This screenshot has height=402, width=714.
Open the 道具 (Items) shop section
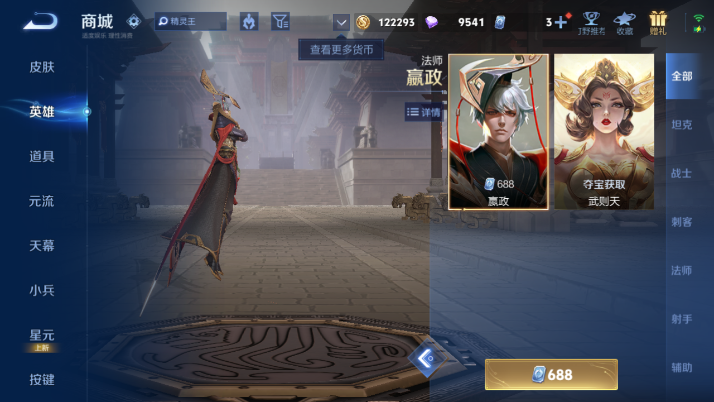[x=42, y=156]
